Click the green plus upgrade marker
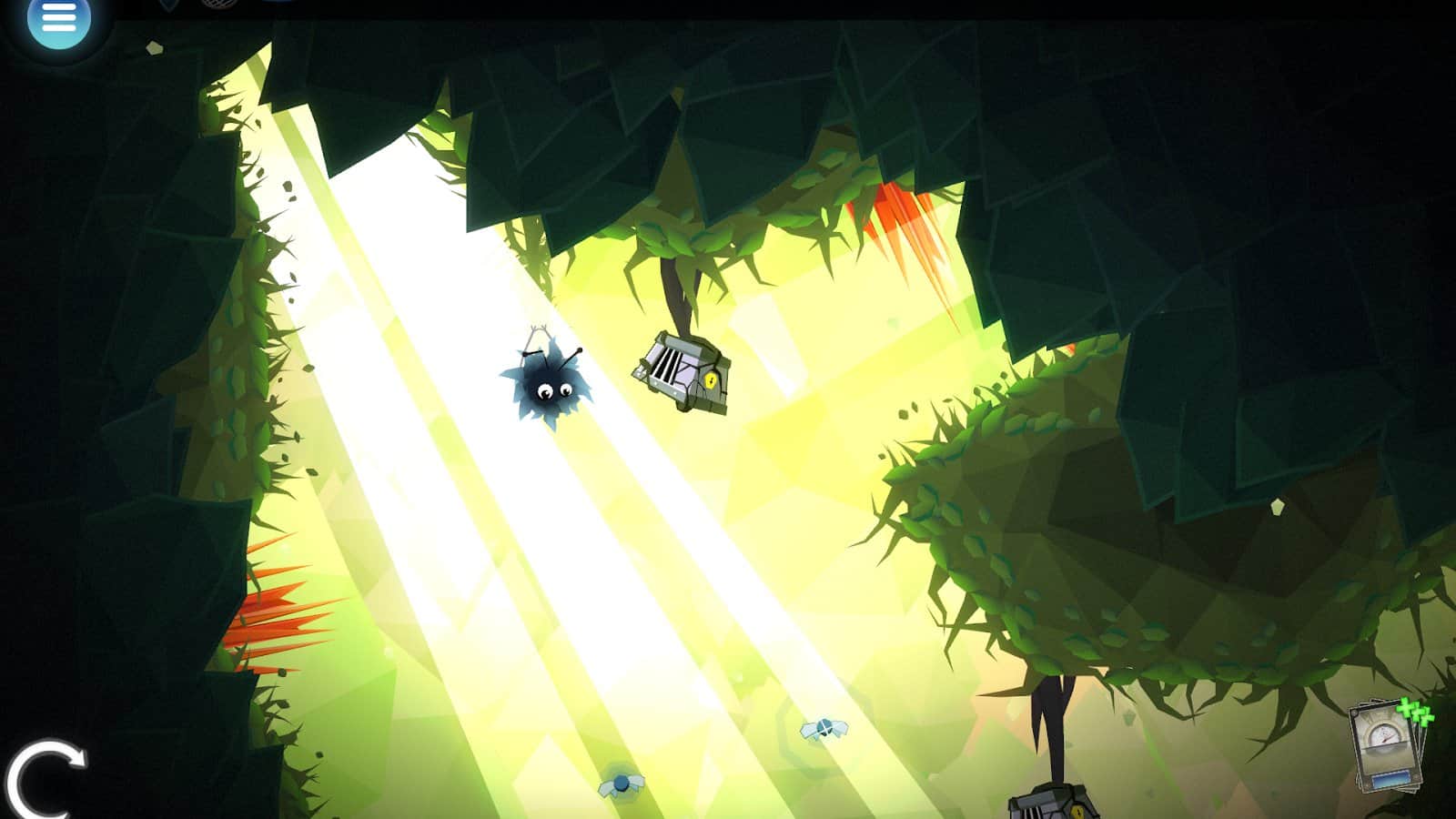The image size is (1456, 819). (1416, 711)
